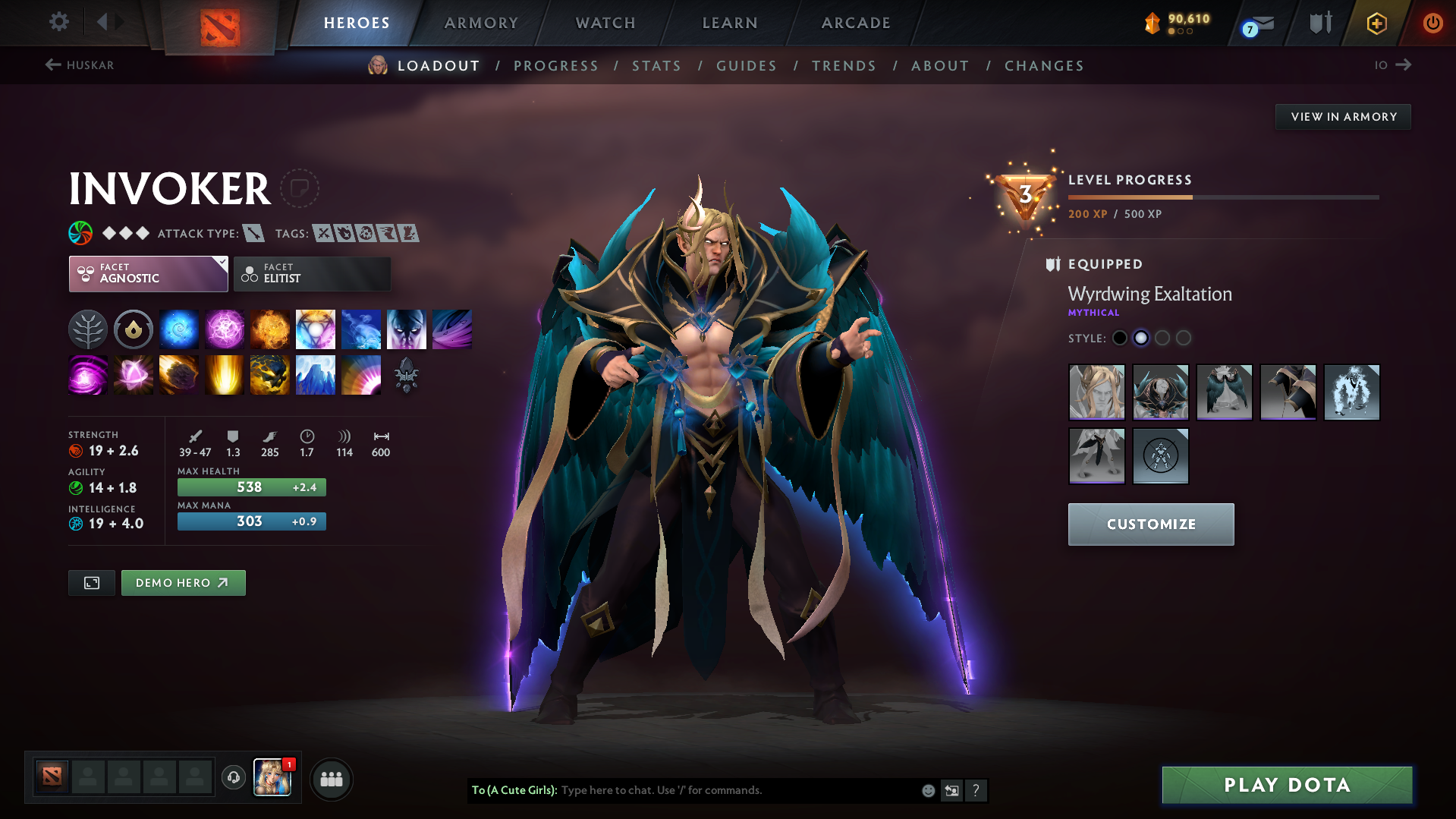This screenshot has width=1456, height=819.
Task: Switch to the STATS tab
Action: (x=656, y=66)
